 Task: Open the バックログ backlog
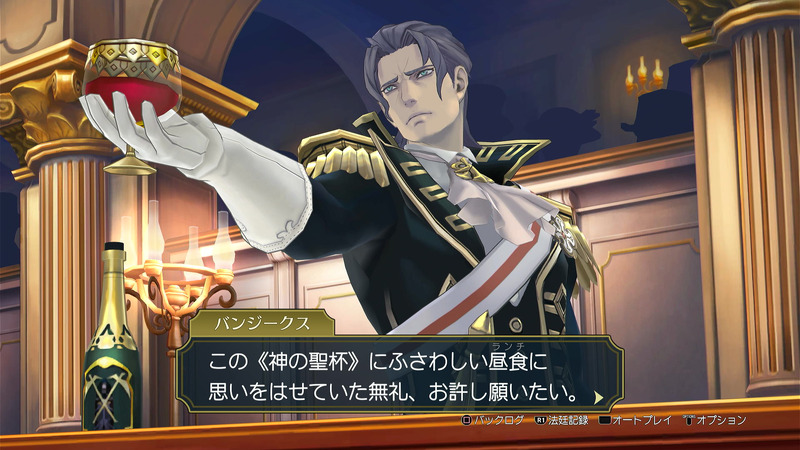pos(492,420)
